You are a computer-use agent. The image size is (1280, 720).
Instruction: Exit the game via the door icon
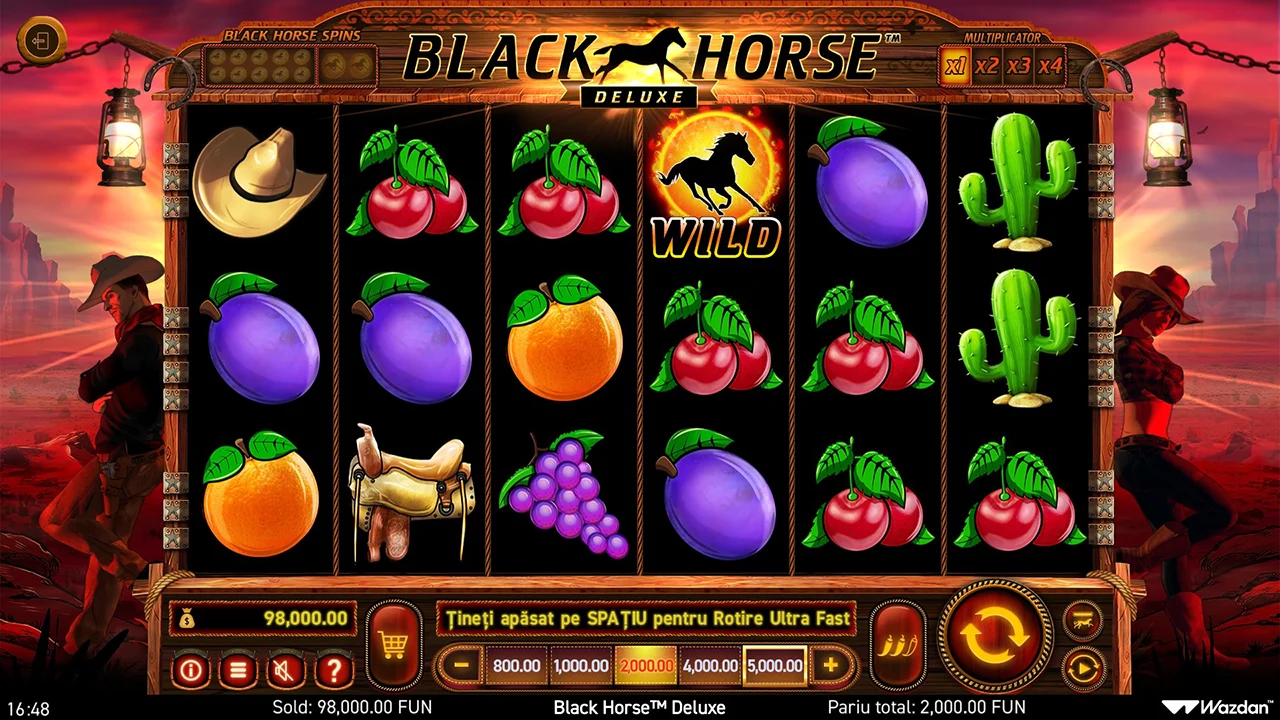tap(41, 42)
